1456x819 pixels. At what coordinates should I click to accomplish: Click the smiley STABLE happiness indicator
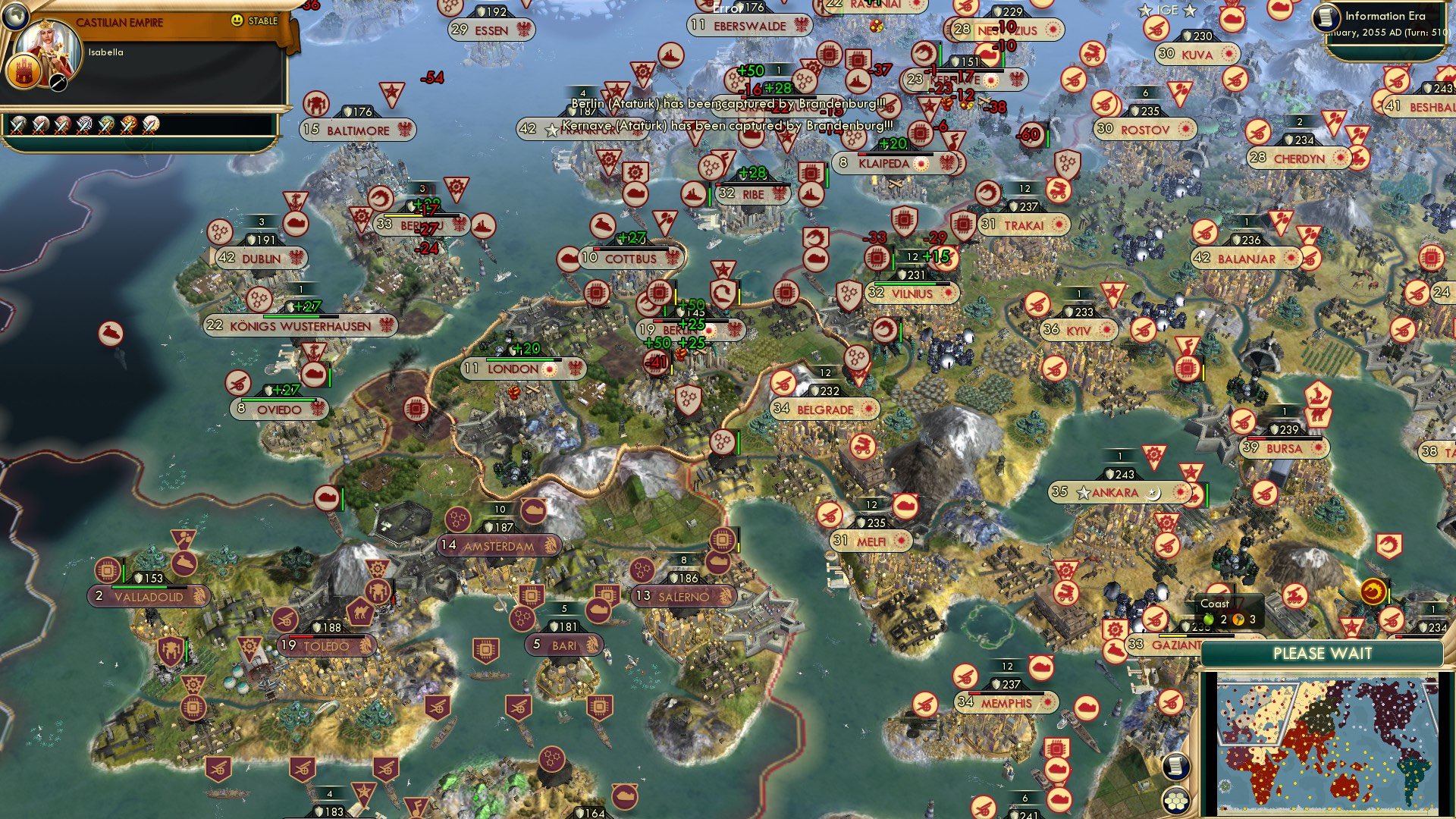coord(237,22)
